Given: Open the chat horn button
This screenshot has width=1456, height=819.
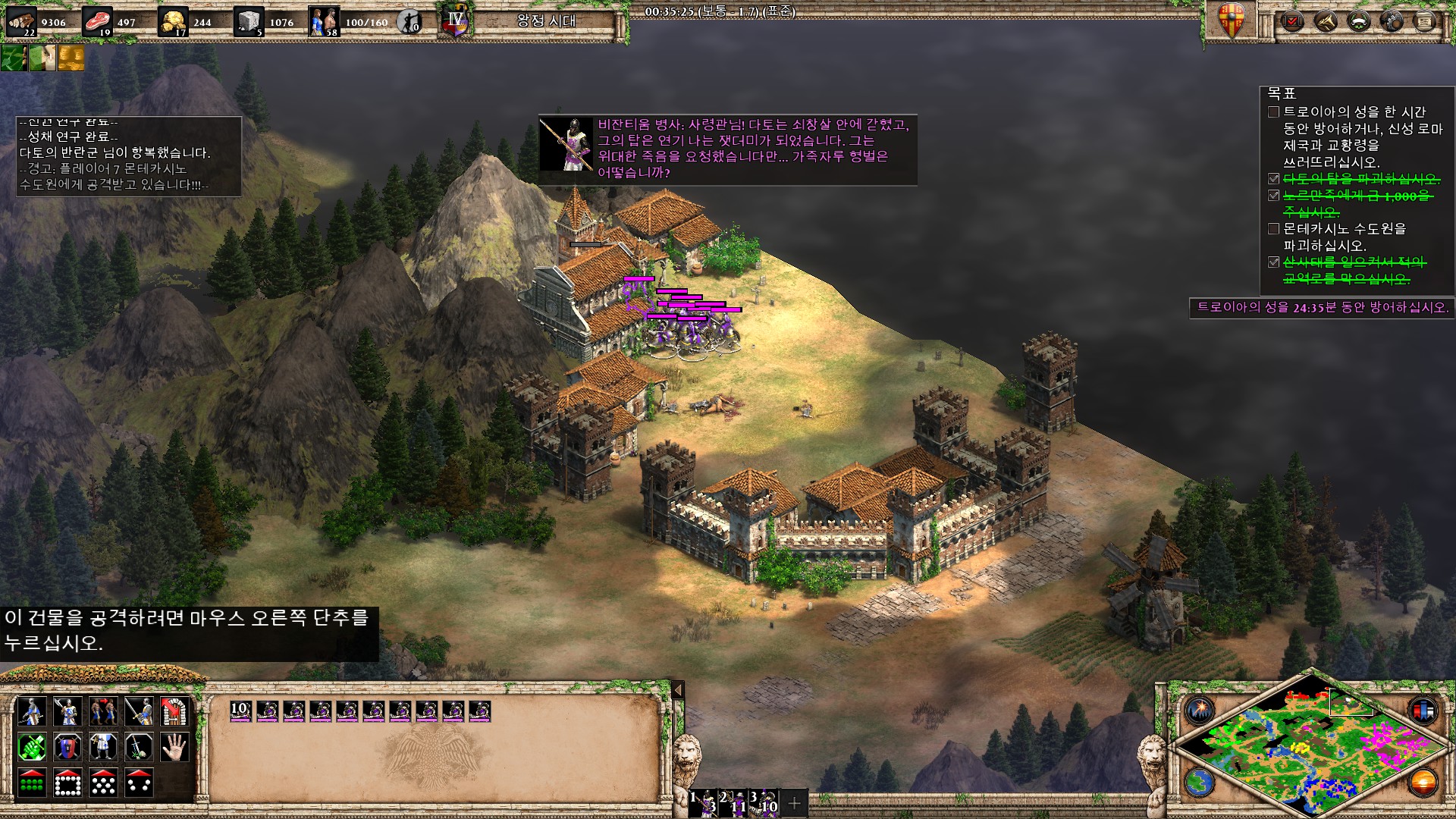Looking at the screenshot, I should (x=1326, y=21).
